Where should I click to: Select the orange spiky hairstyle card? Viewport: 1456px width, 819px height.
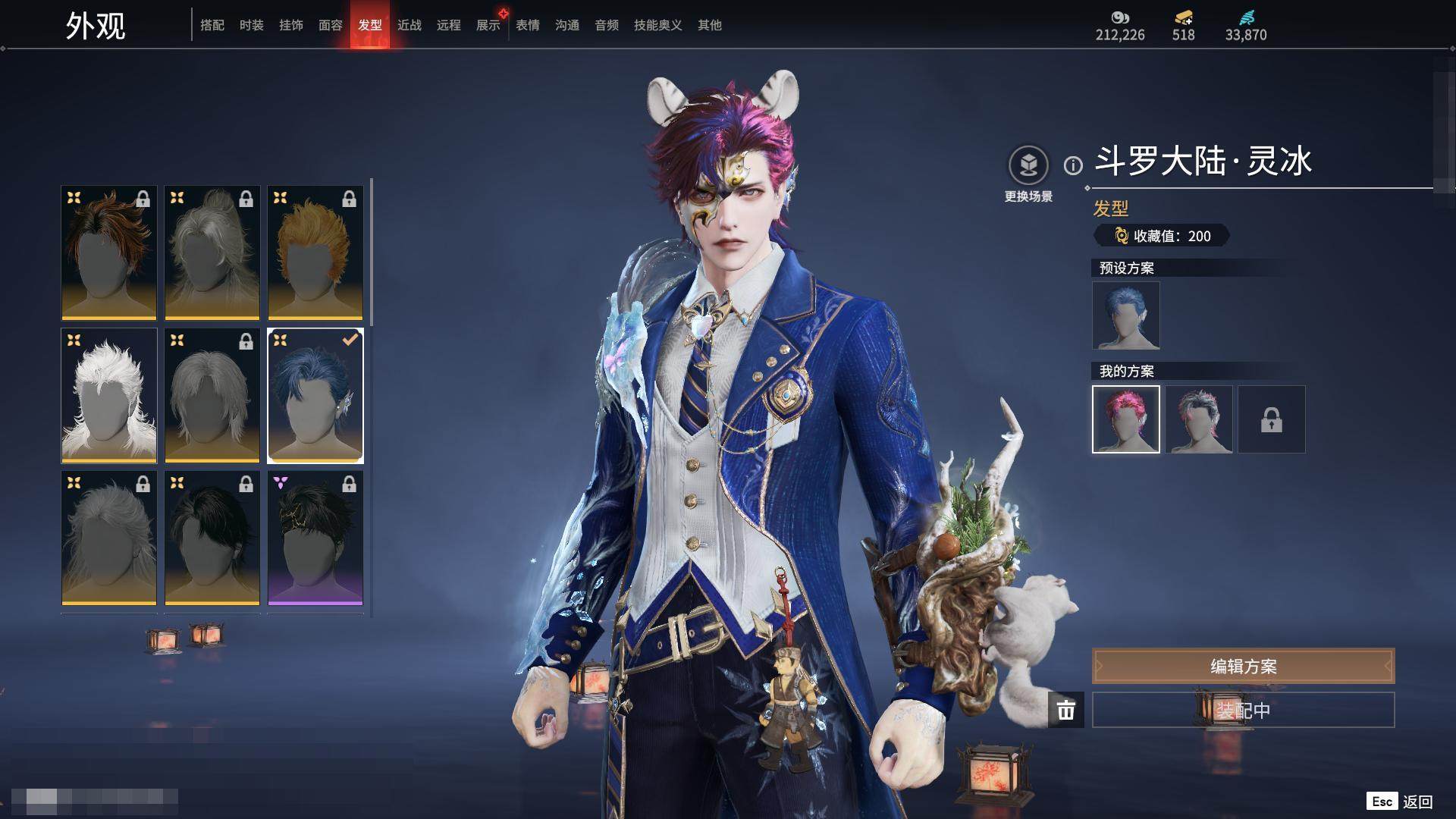[x=315, y=253]
